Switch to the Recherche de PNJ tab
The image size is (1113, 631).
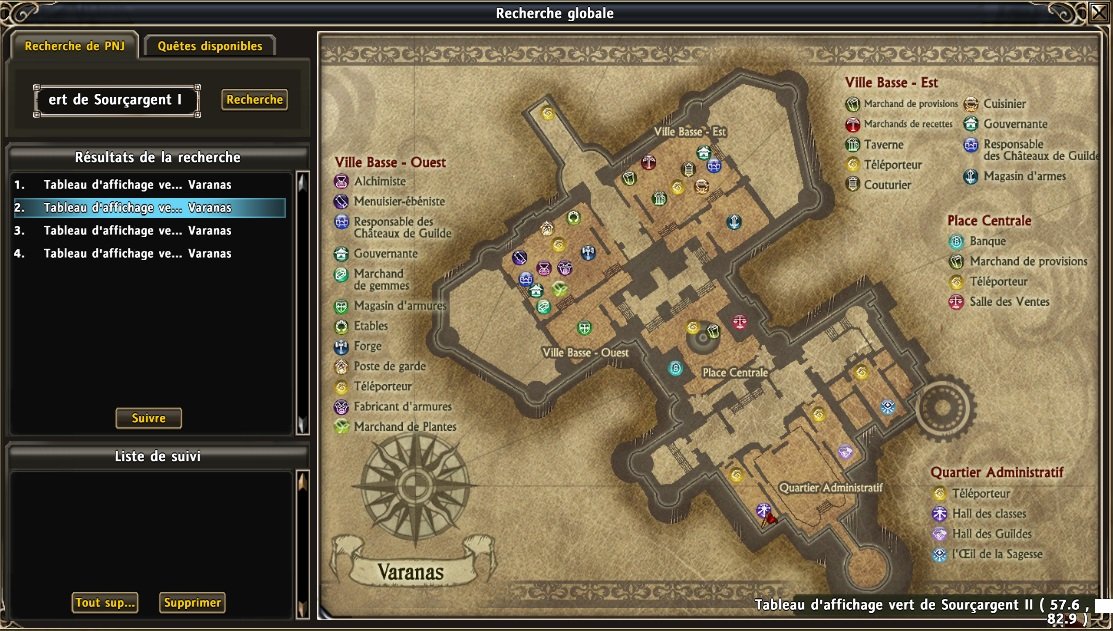pos(75,46)
